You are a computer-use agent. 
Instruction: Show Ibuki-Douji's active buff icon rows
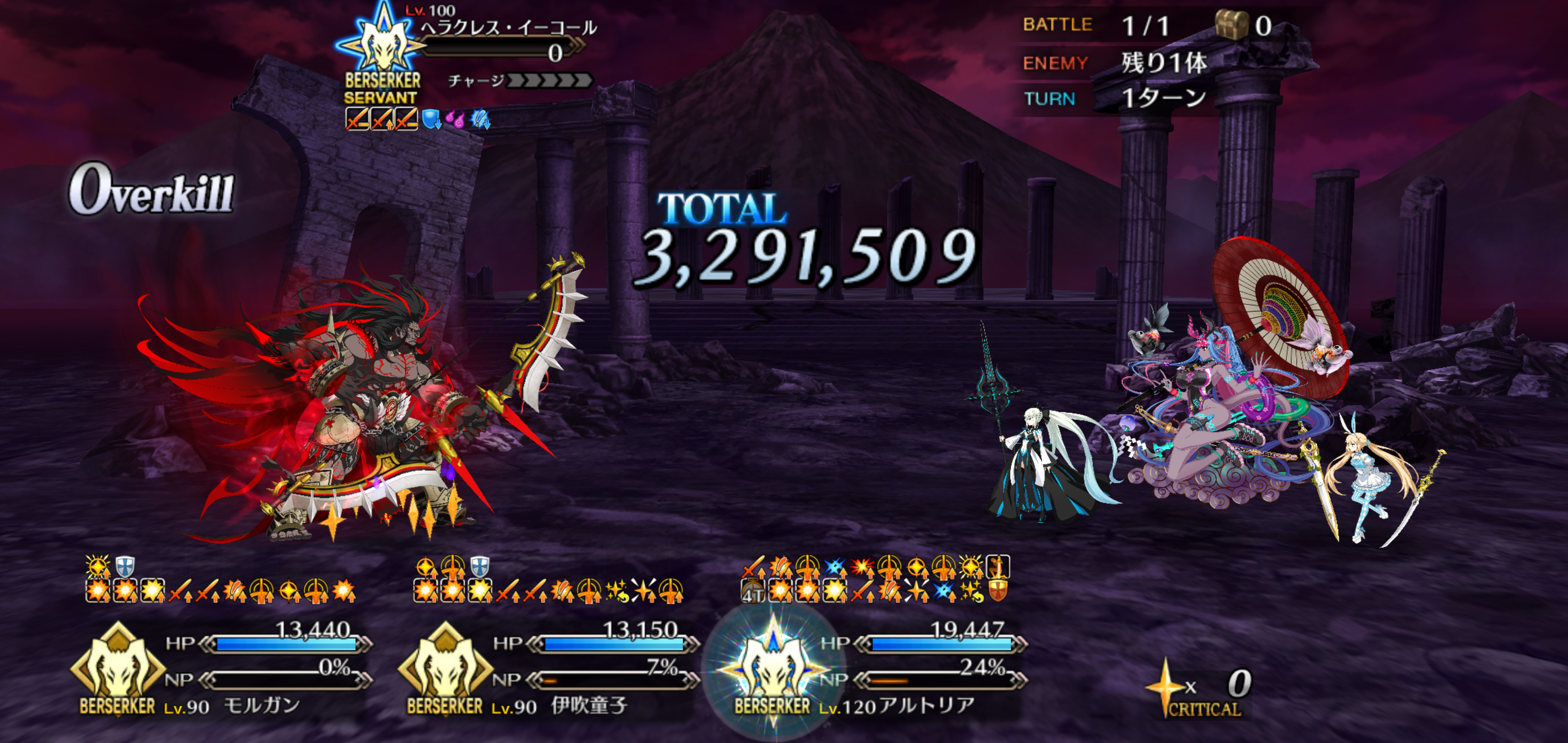548,579
